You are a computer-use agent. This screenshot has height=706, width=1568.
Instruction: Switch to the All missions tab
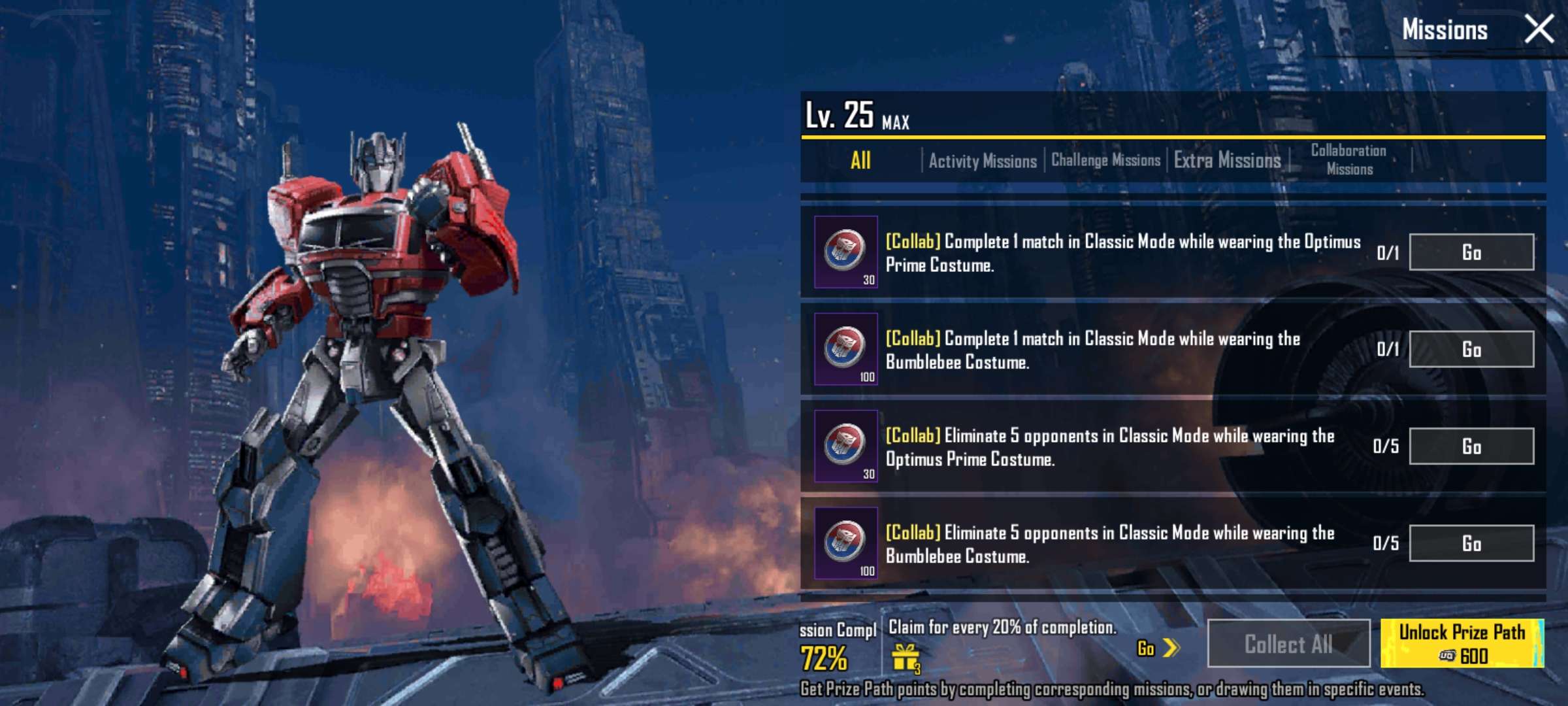coord(860,161)
